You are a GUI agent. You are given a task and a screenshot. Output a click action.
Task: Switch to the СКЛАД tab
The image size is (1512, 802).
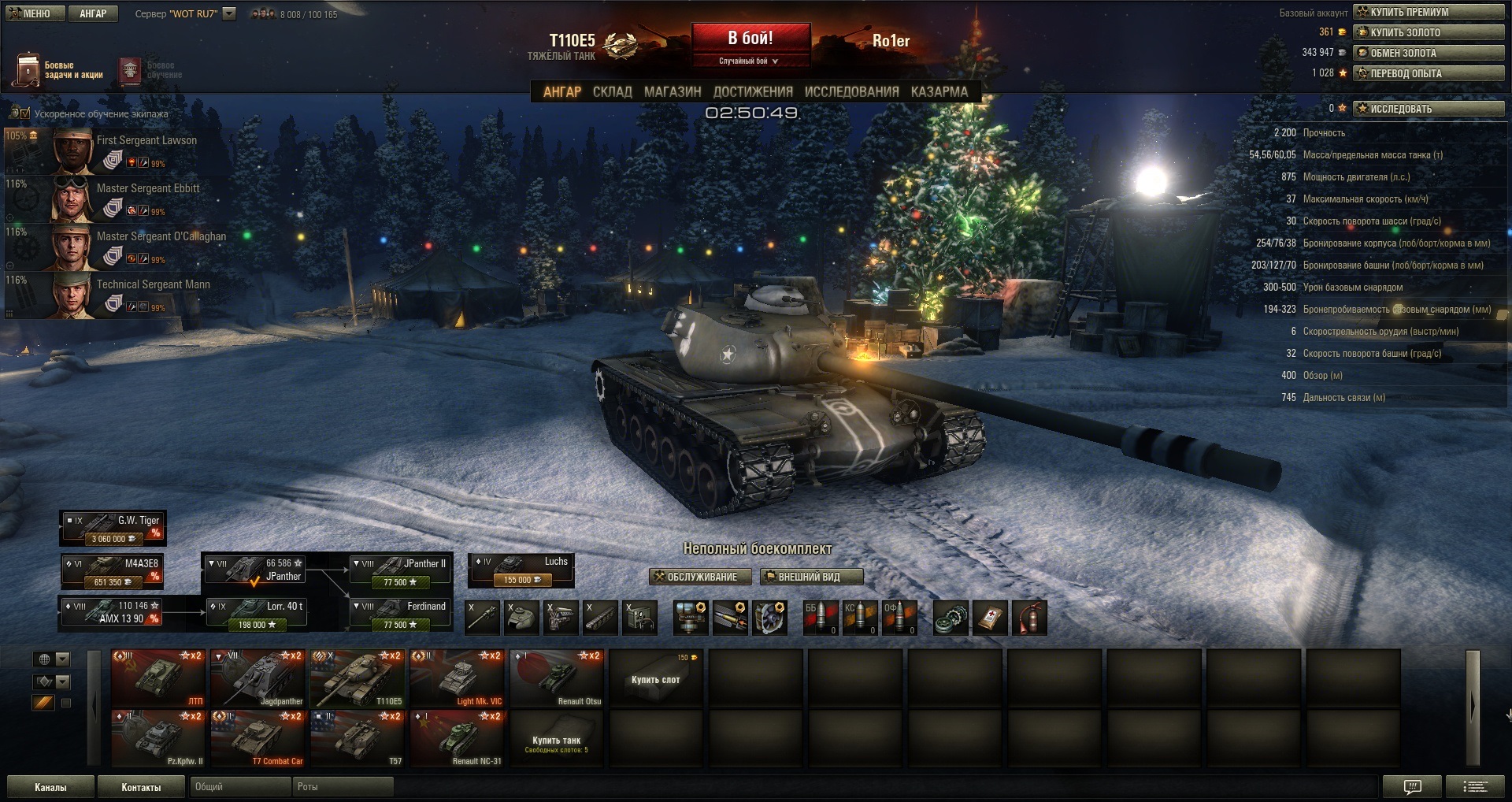[612, 91]
